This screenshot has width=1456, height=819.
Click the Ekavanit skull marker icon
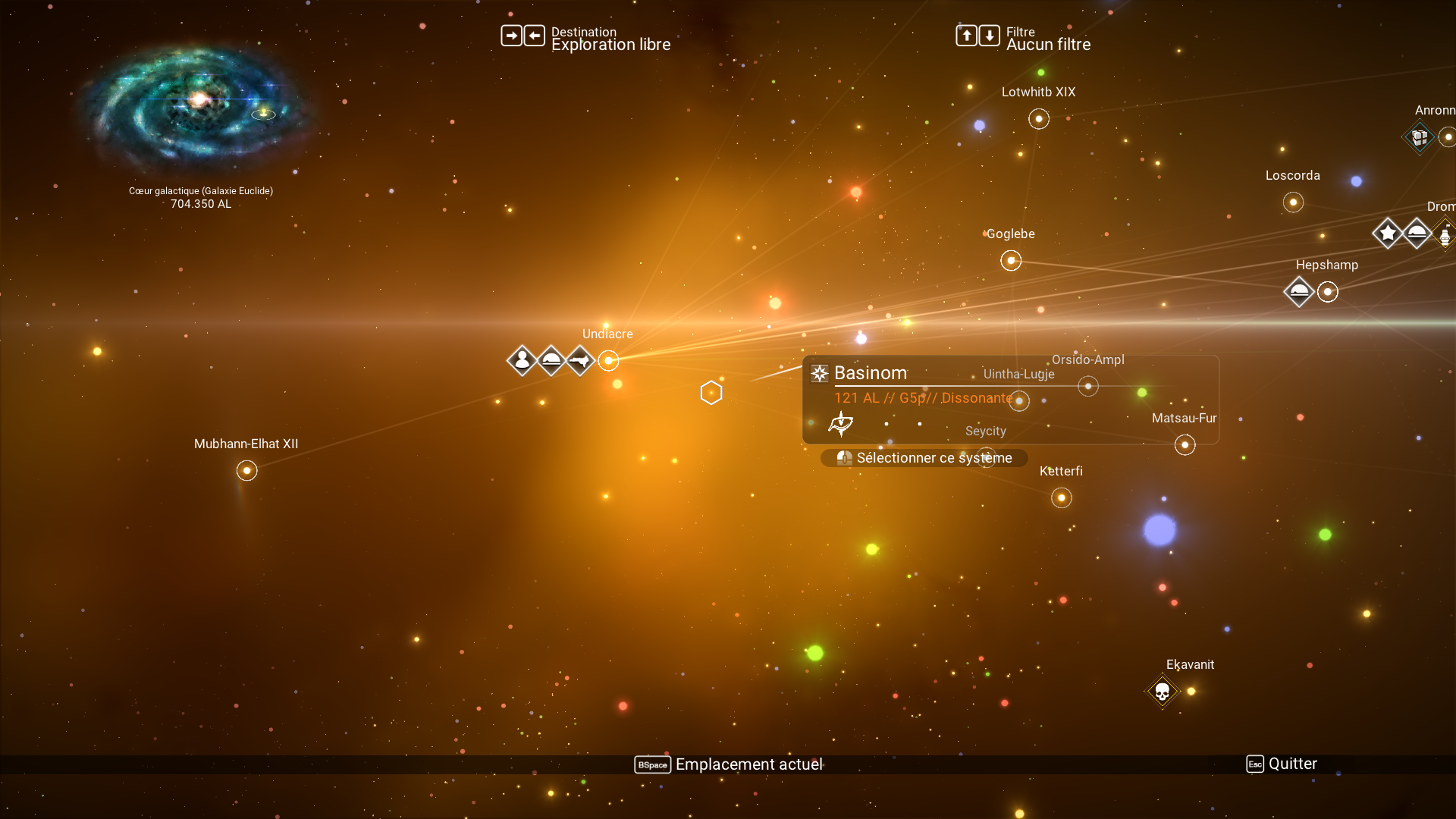click(x=1162, y=692)
